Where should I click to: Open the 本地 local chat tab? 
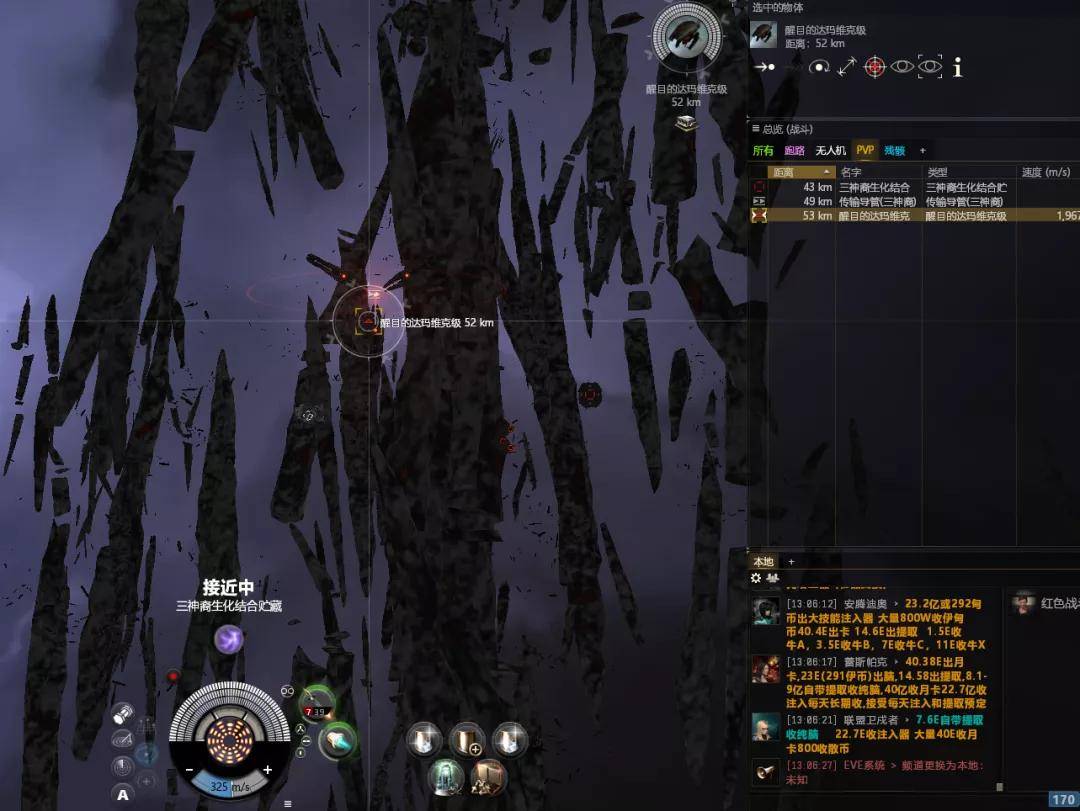tap(763, 561)
